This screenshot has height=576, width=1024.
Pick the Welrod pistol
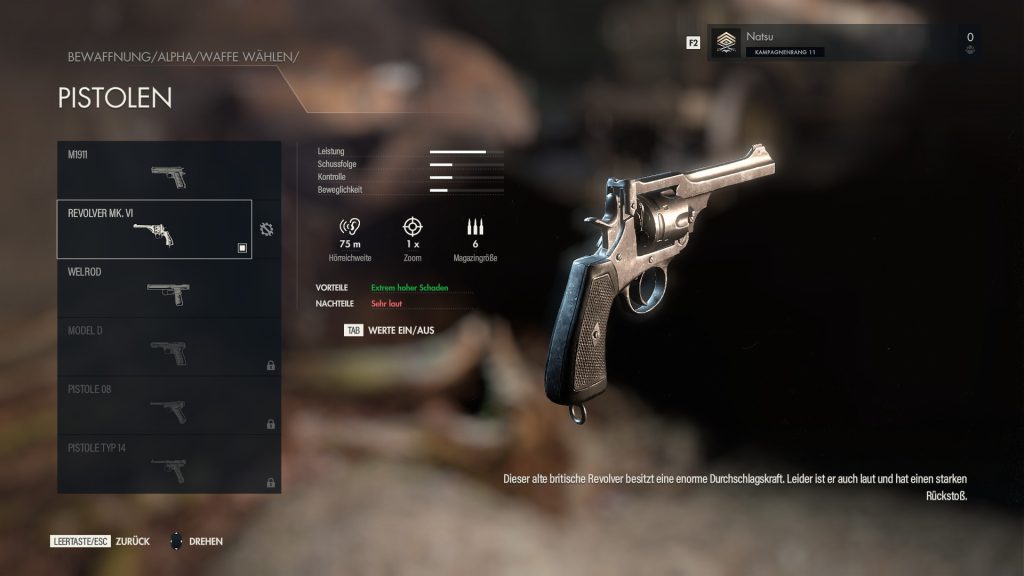tap(168, 288)
